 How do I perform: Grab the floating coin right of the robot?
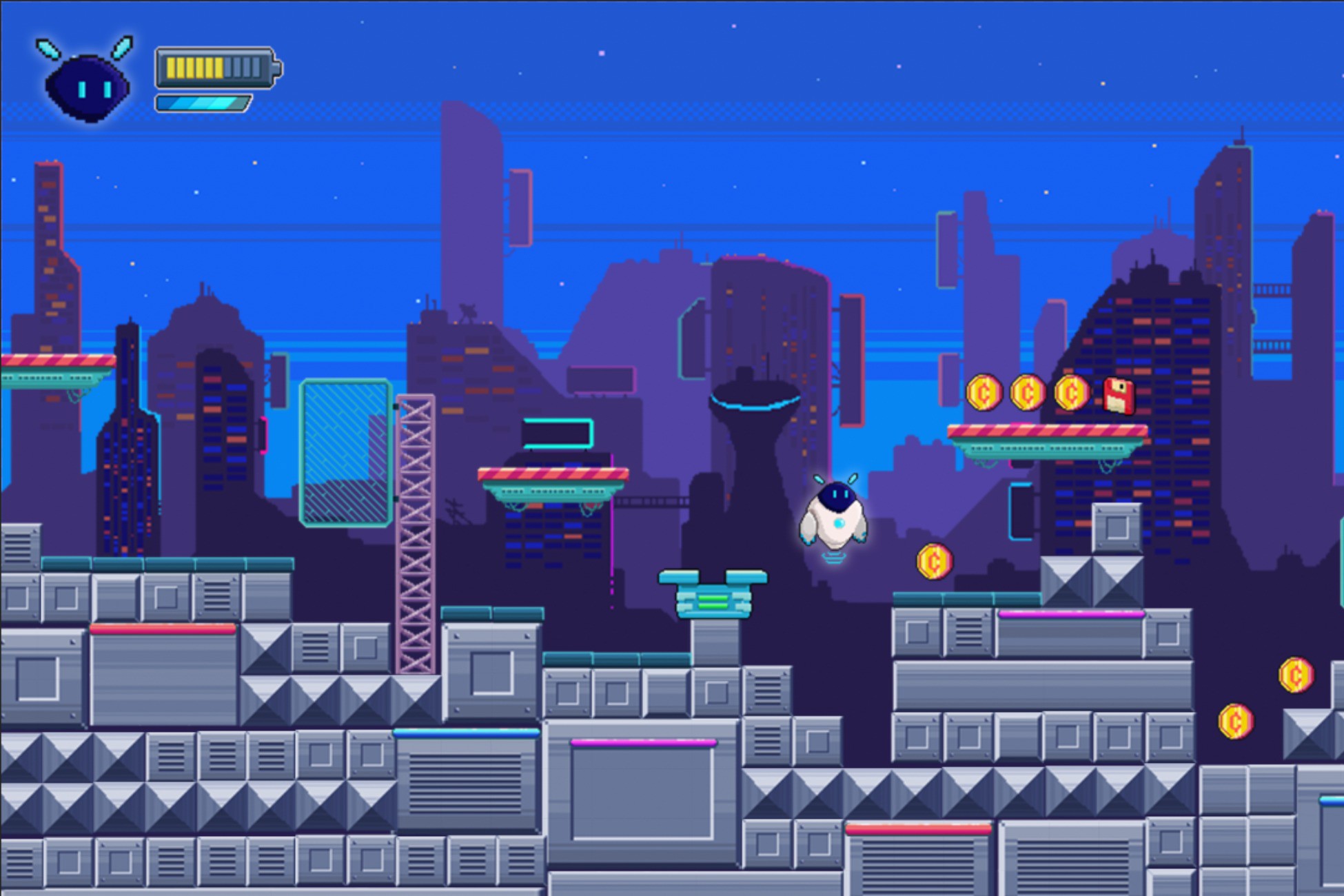[936, 562]
